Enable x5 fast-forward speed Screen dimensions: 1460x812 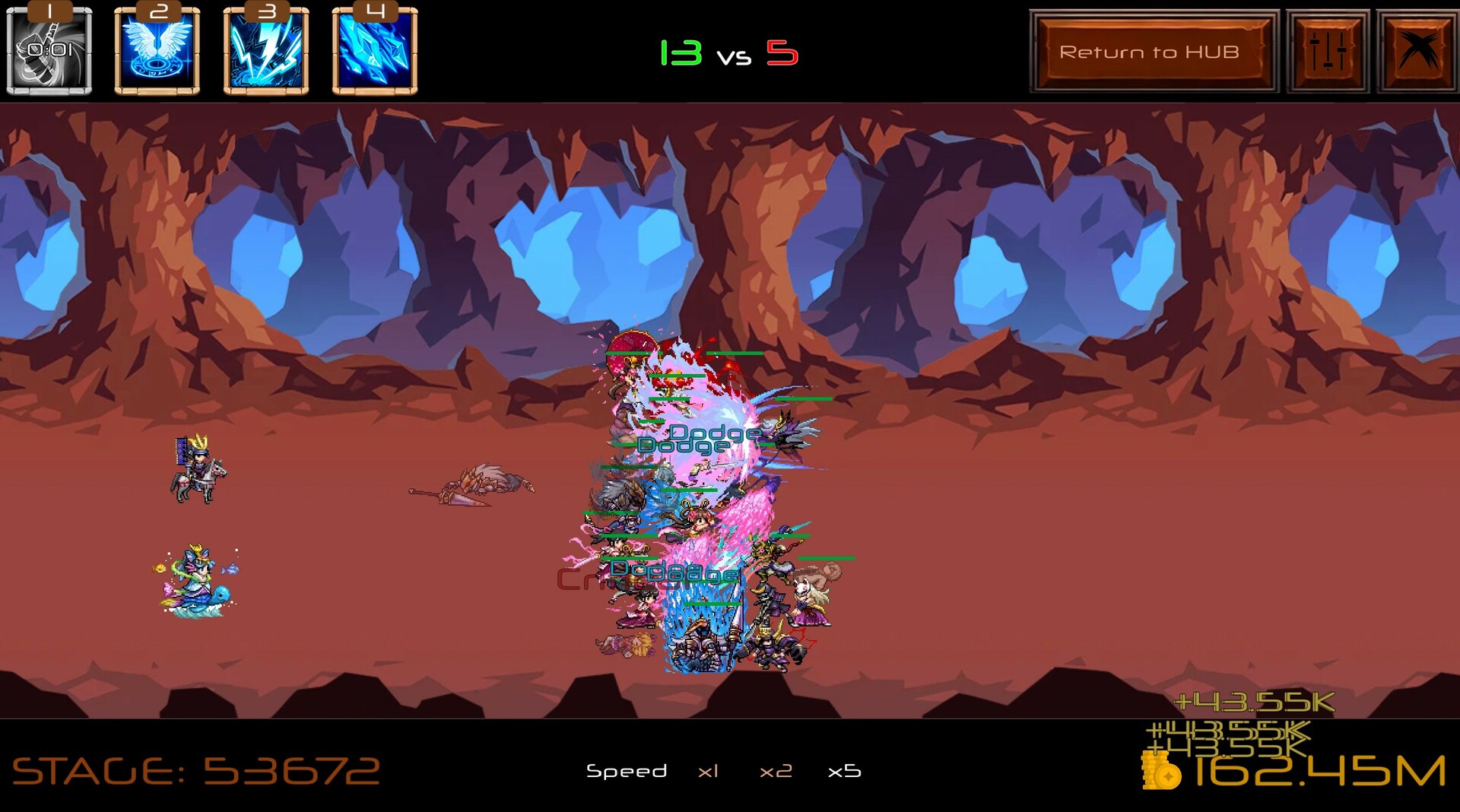[844, 770]
